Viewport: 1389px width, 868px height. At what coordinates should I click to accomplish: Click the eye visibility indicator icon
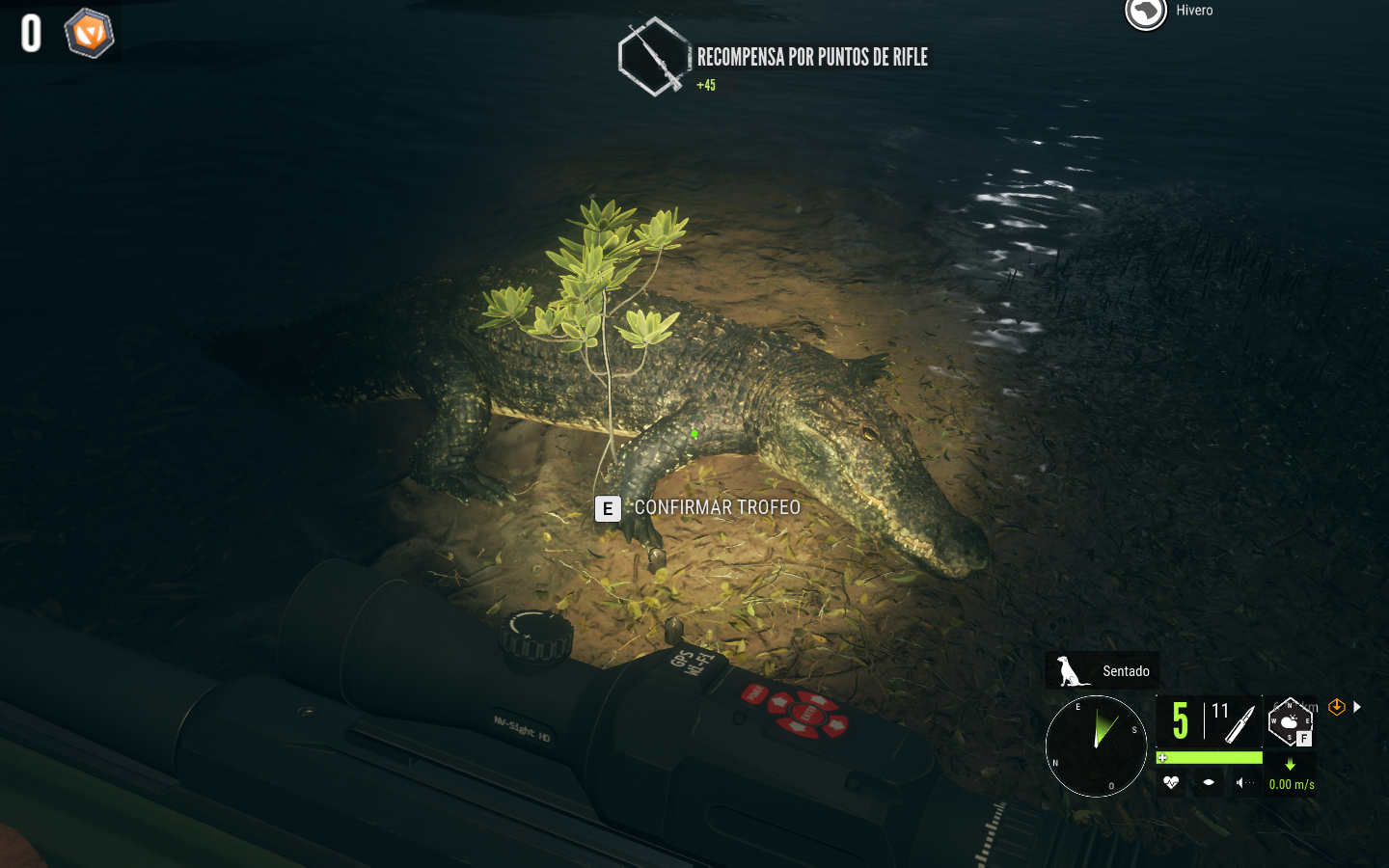point(1209,783)
